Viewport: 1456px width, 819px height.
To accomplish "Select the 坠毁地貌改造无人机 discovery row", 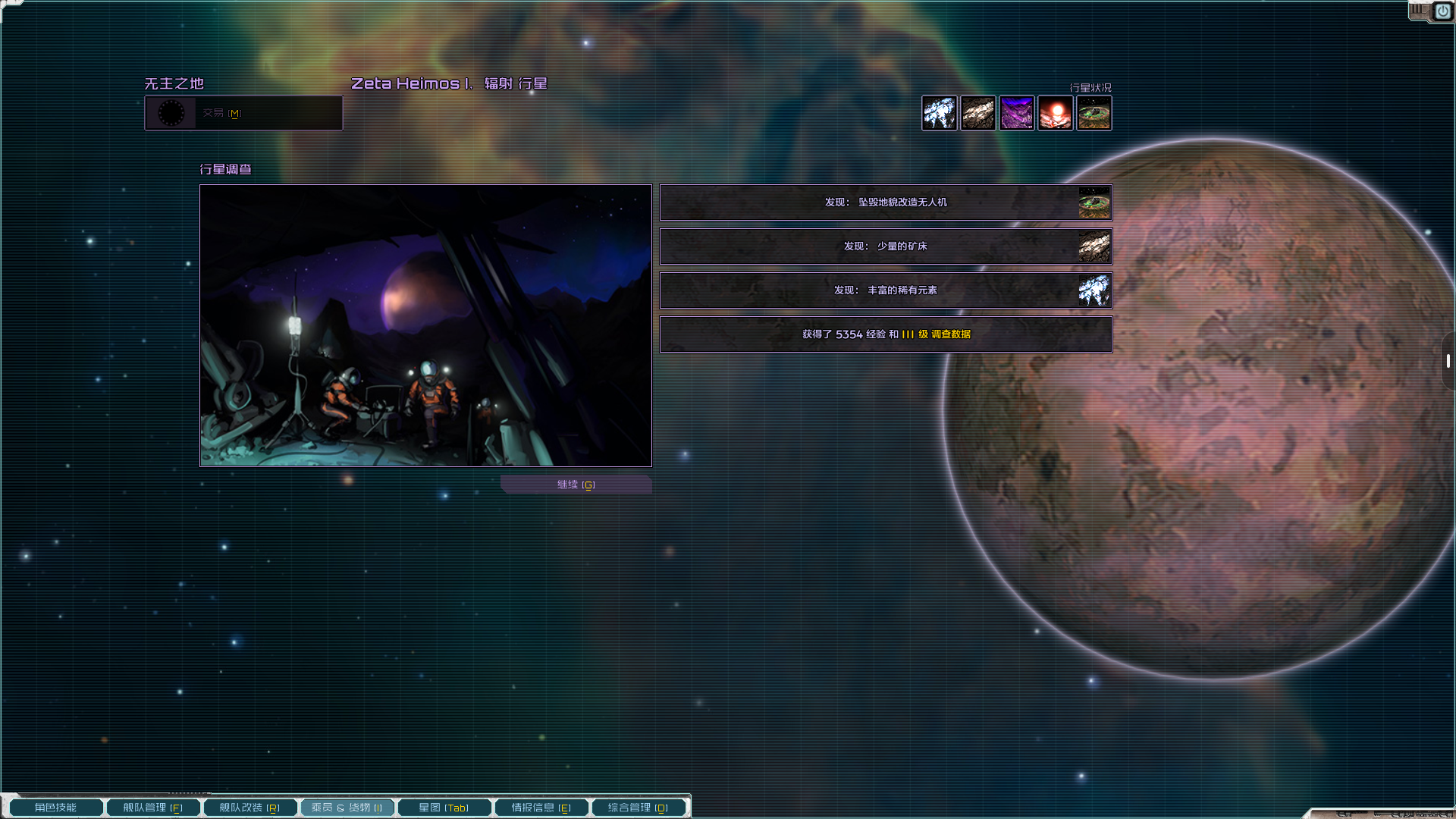I will [x=886, y=202].
